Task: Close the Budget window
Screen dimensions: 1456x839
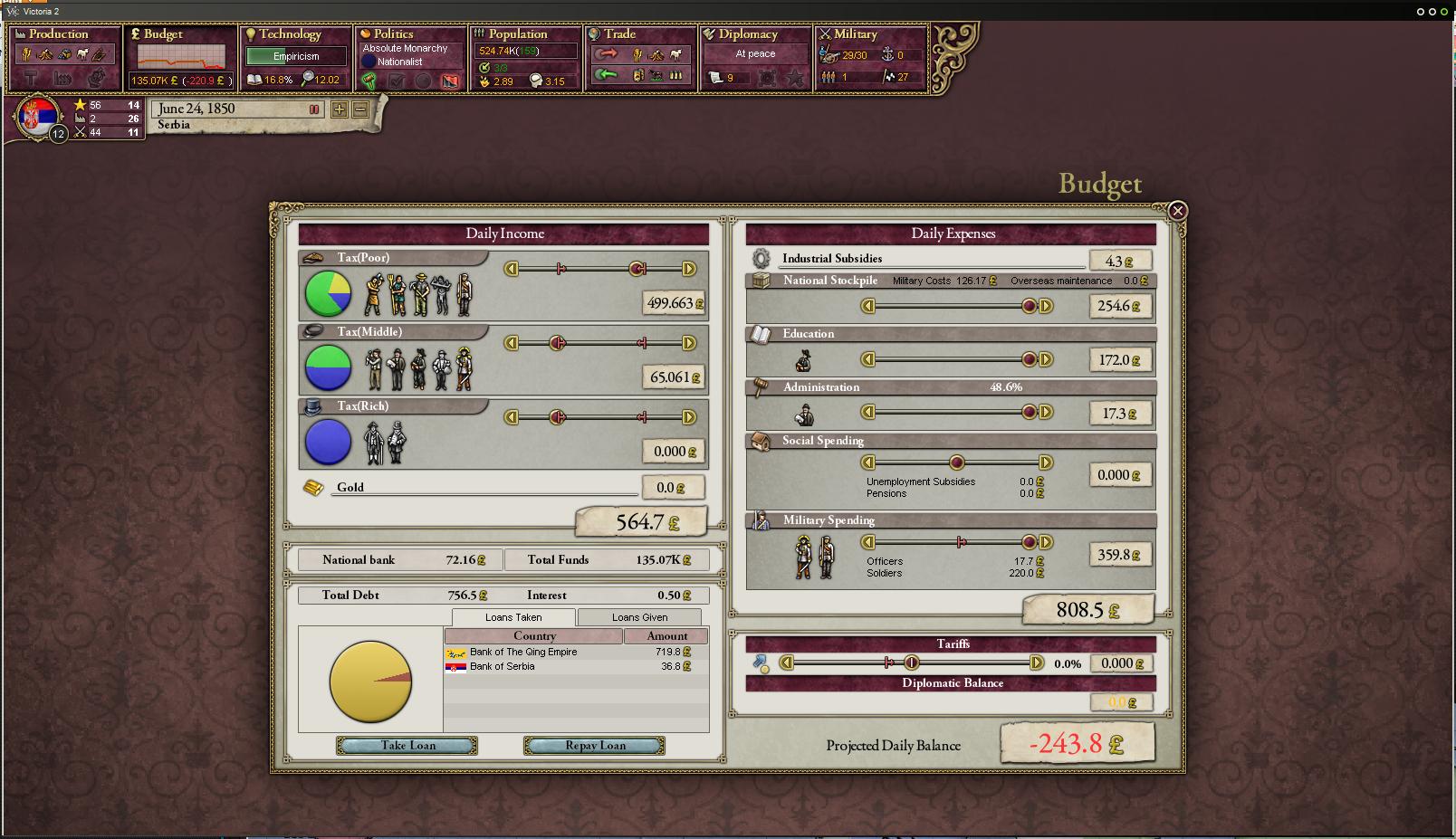Action: pos(1177,211)
